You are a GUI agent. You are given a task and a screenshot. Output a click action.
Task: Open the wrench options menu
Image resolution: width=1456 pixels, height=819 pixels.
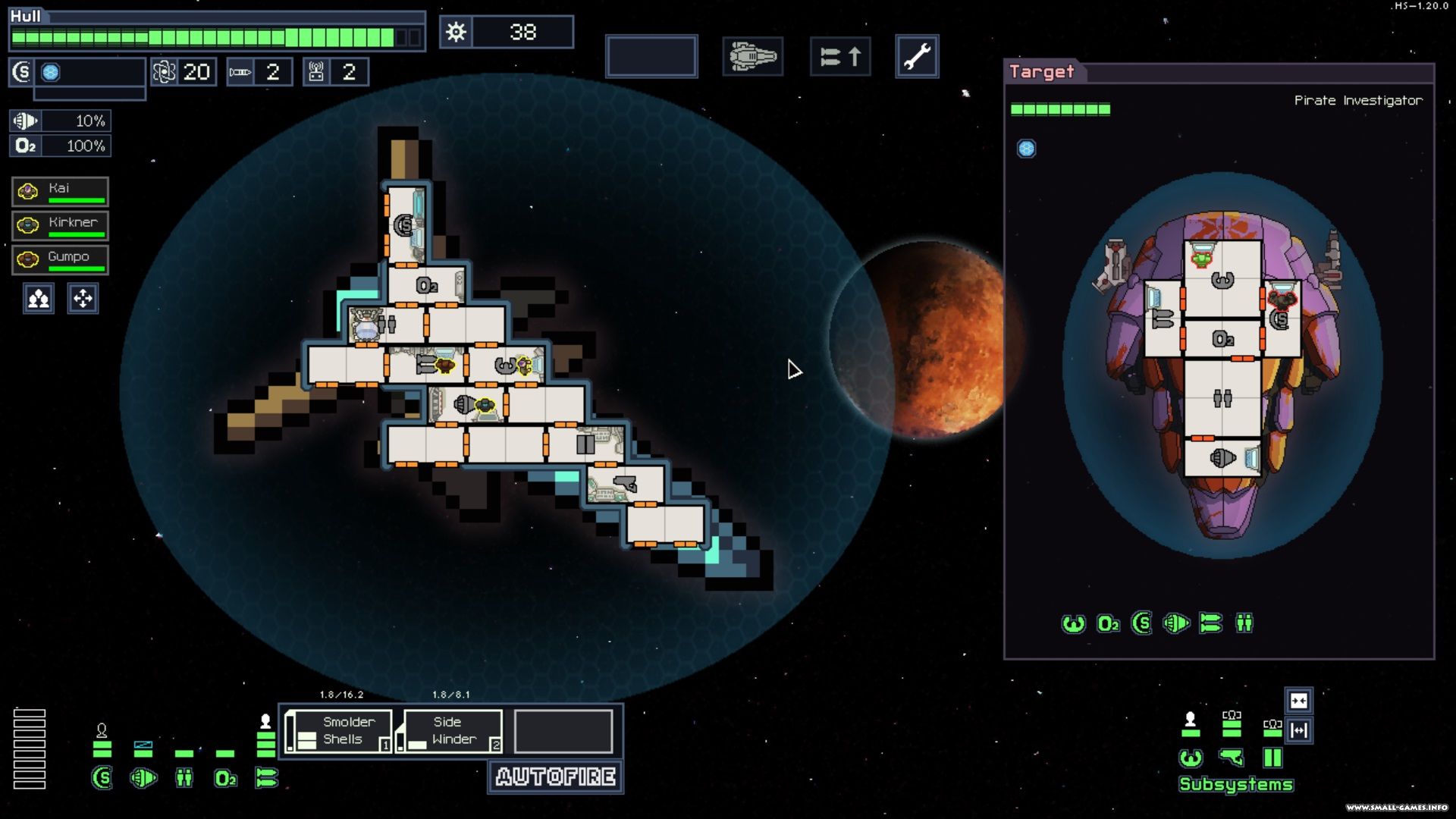(x=917, y=56)
